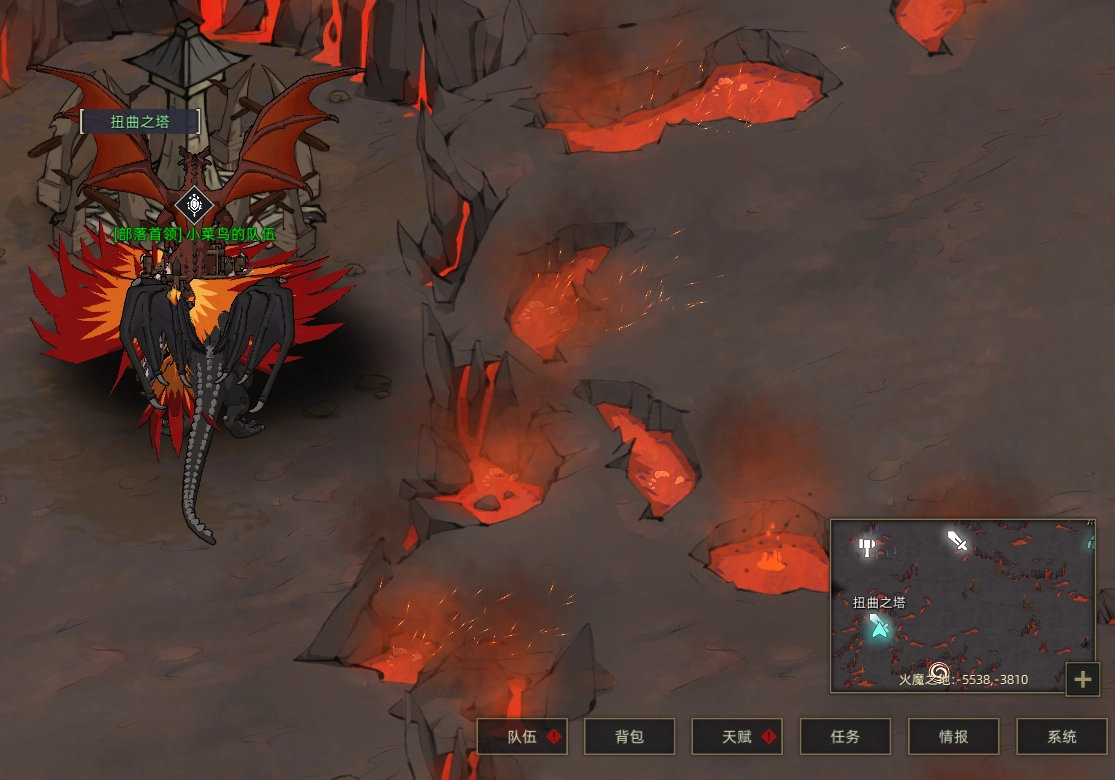Click the plus button beside the minimap
Viewport: 1115px width, 780px height.
pyautogui.click(x=1082, y=680)
